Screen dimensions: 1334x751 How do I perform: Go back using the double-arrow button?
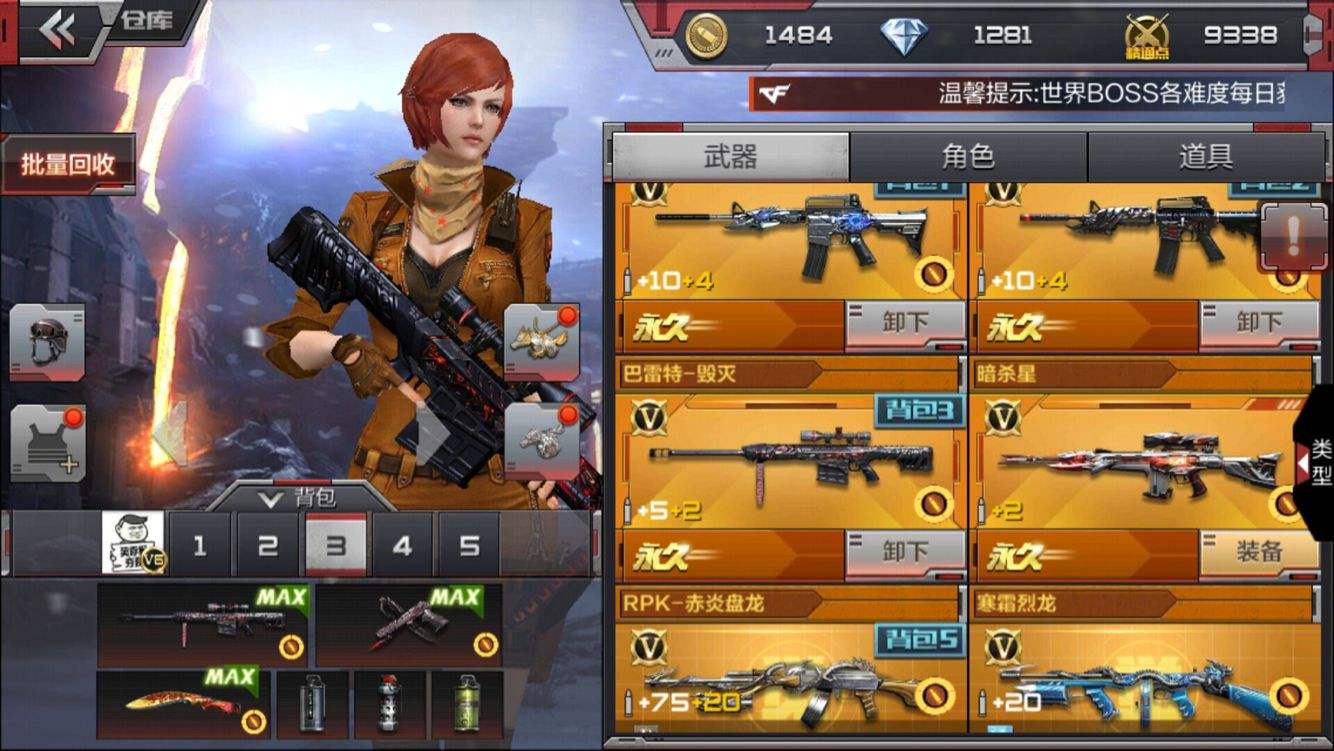(x=57, y=30)
